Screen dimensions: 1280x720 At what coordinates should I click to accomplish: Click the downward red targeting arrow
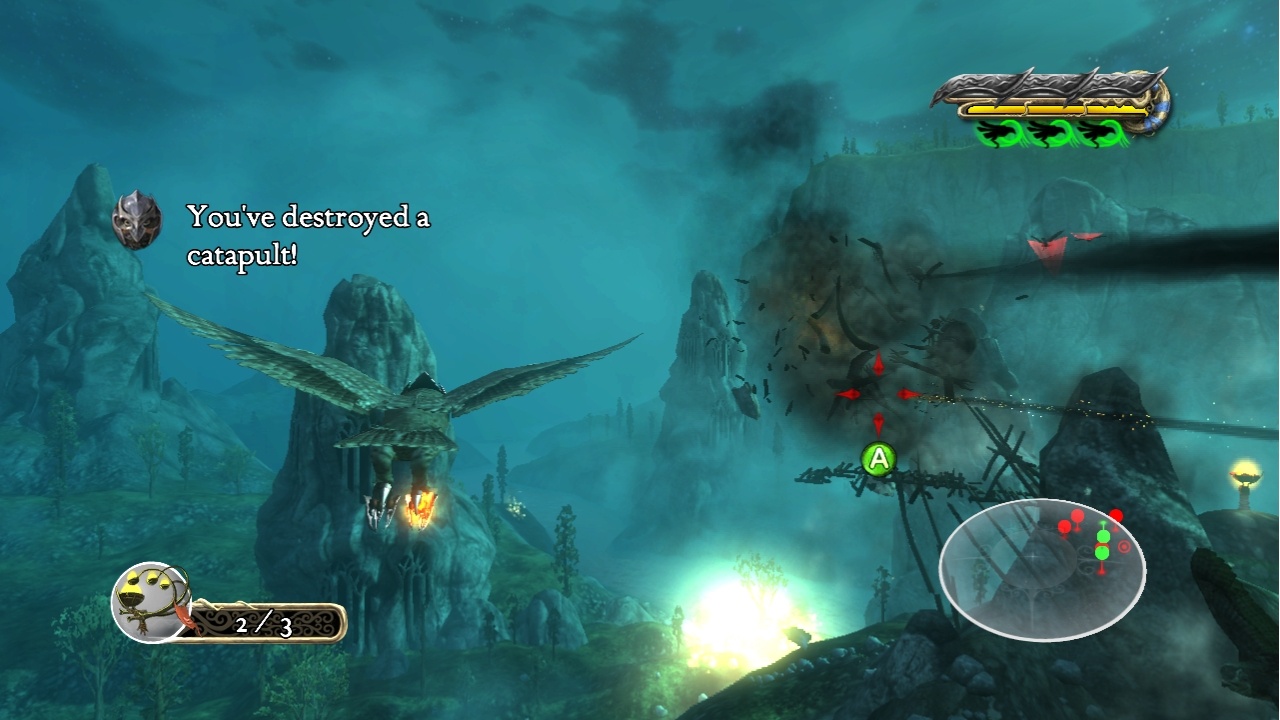point(877,422)
